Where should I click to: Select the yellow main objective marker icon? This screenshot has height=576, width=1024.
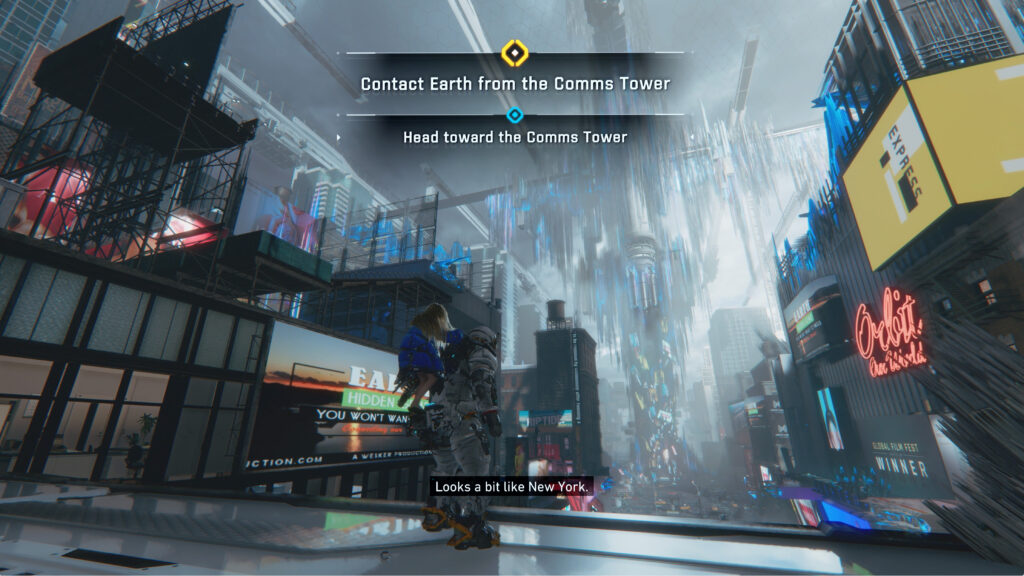(x=514, y=51)
